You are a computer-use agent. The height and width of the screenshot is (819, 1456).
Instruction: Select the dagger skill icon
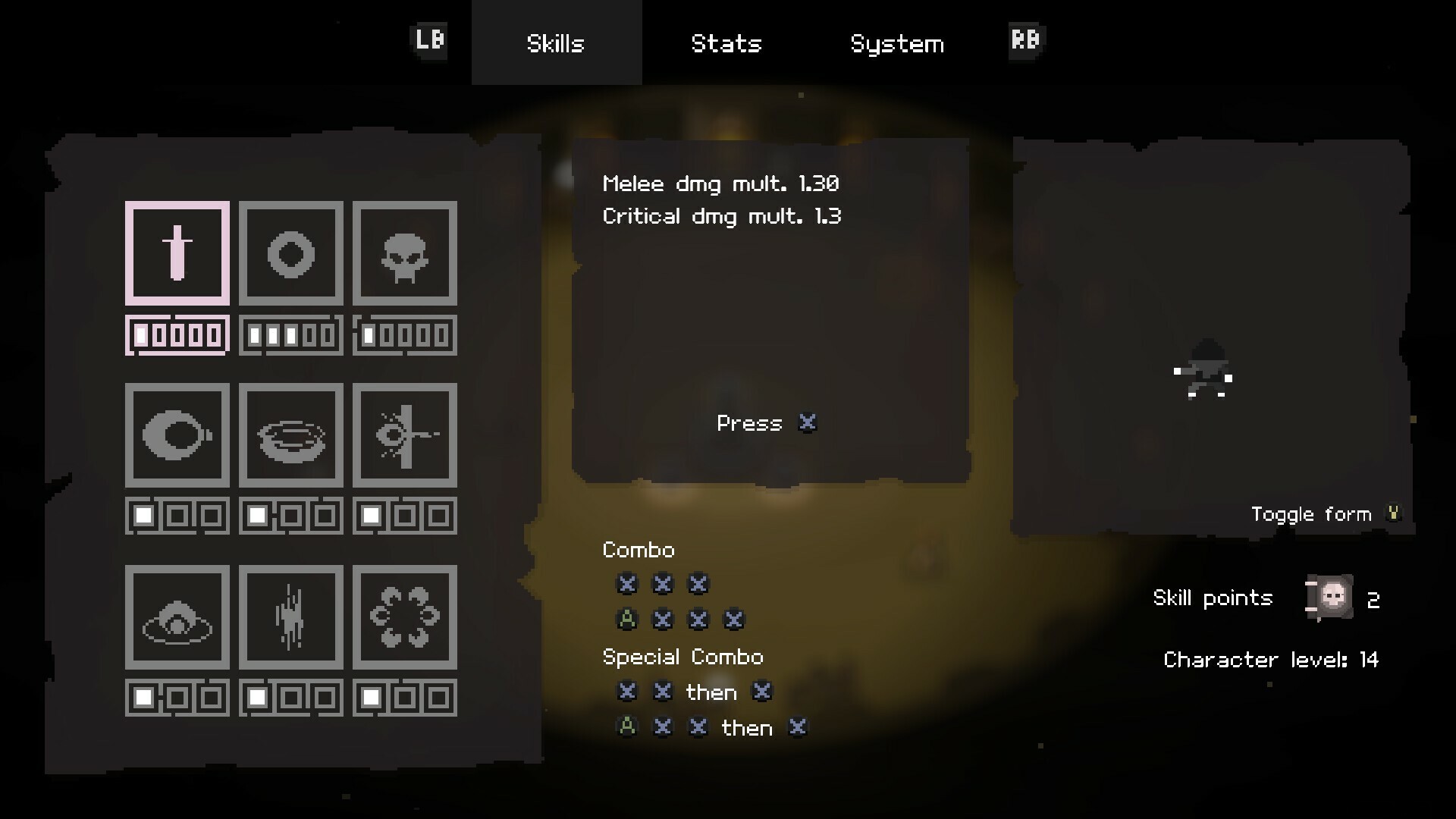pyautogui.click(x=177, y=253)
